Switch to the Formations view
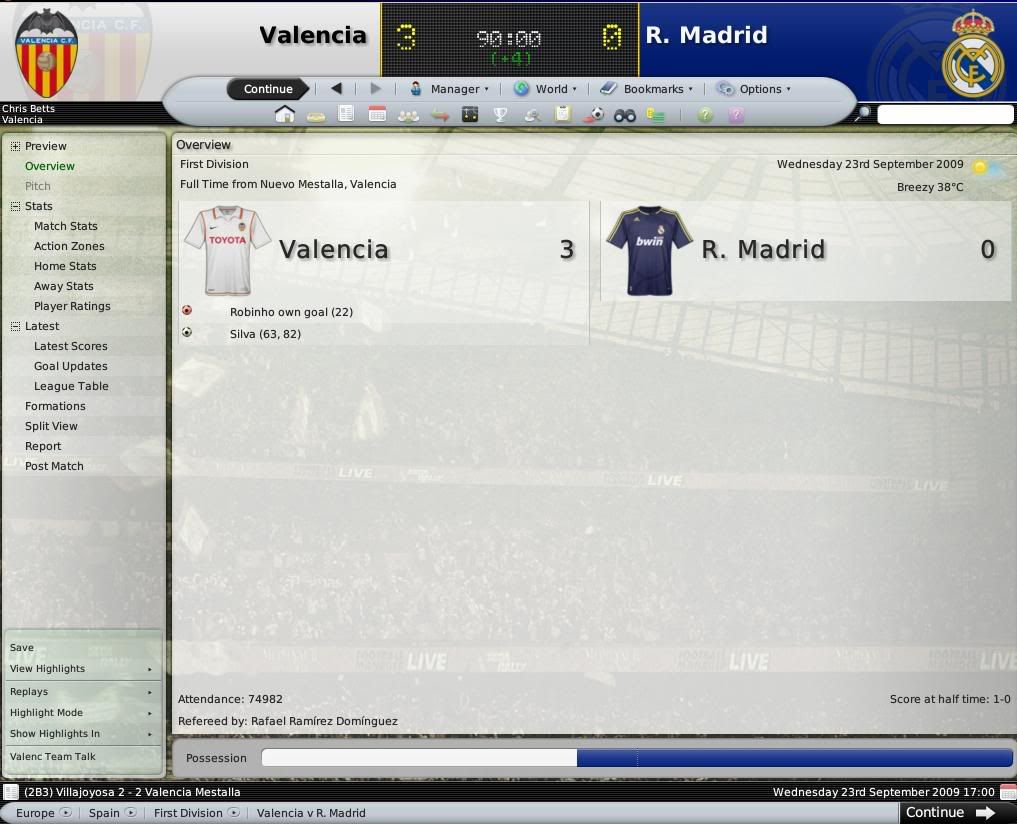The height and width of the screenshot is (824, 1017). 55,406
